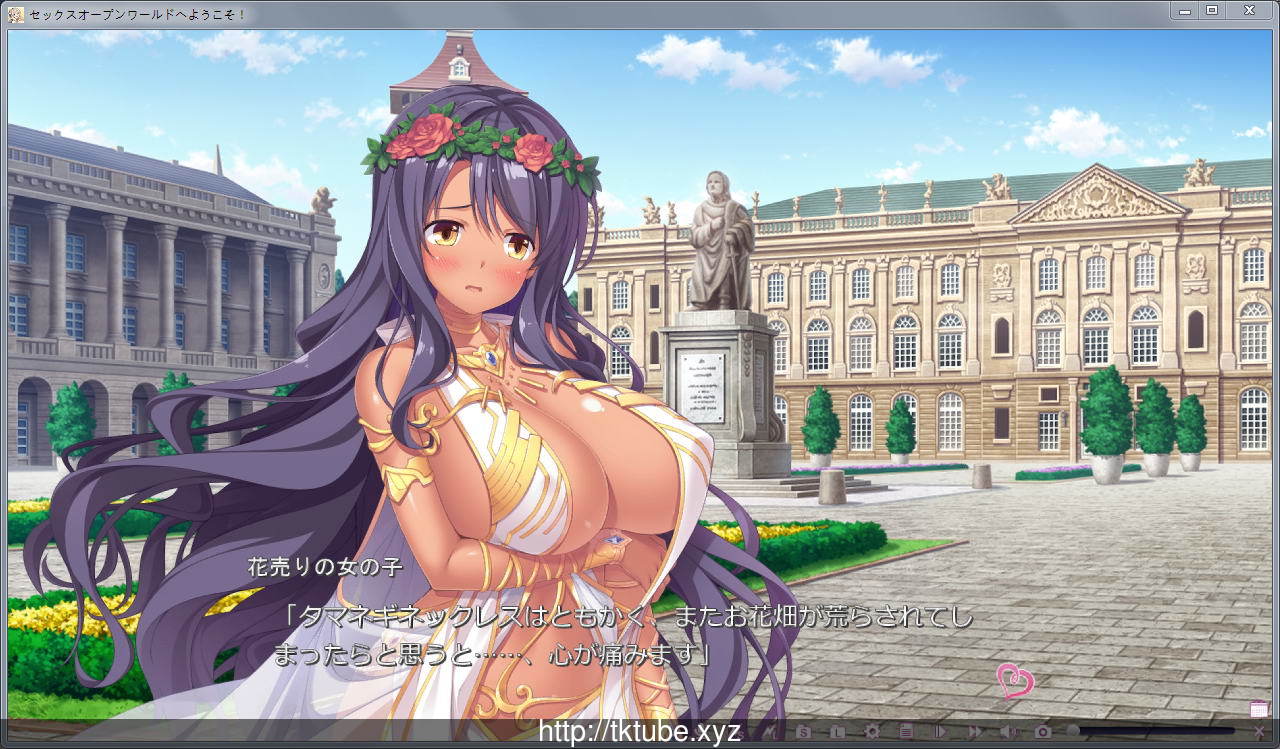
Task: Minimize the game window
Action: (x=1185, y=10)
